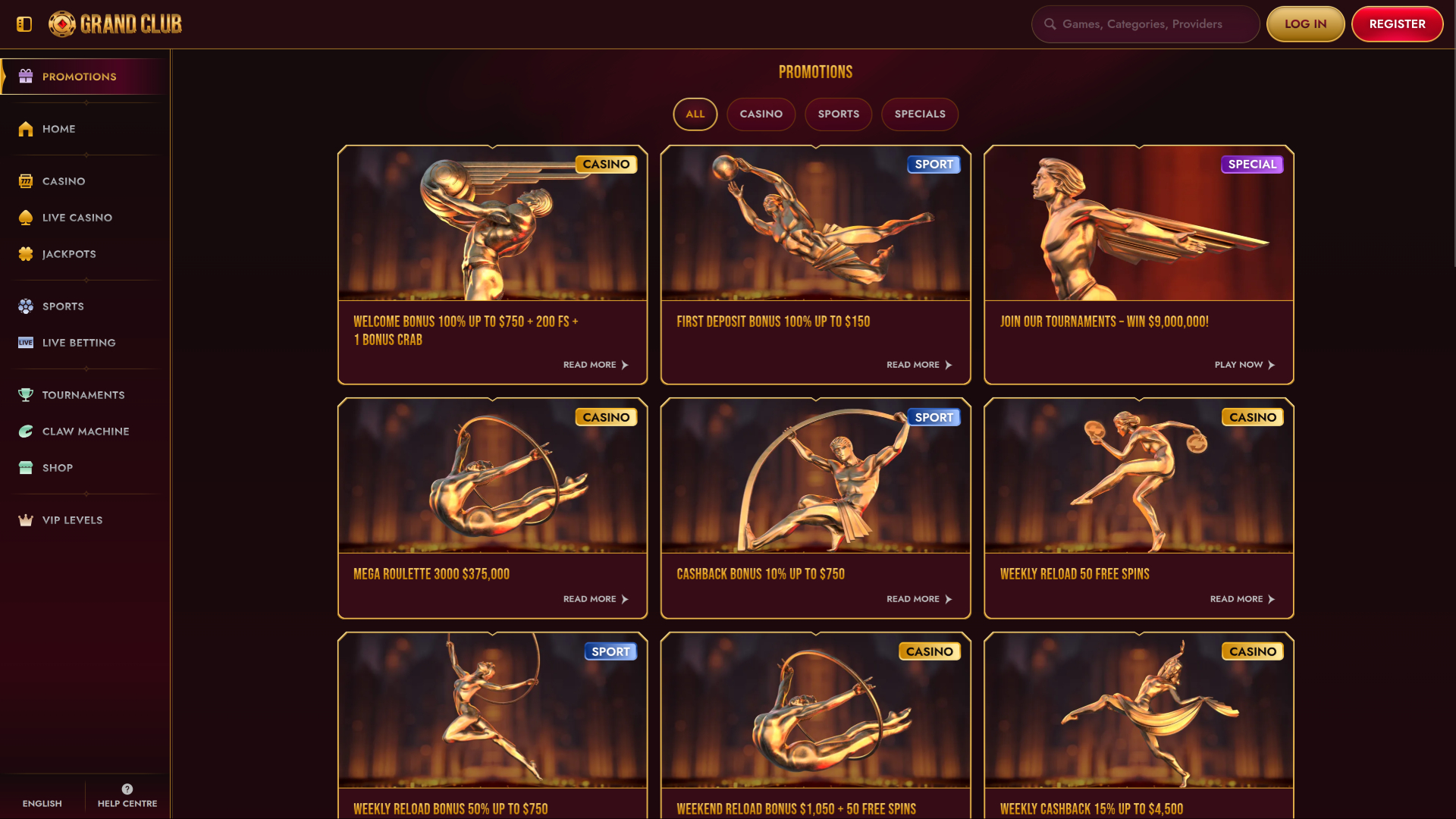Viewport: 1456px width, 819px height.
Task: Click the VIP Levels crown icon
Action: (25, 519)
